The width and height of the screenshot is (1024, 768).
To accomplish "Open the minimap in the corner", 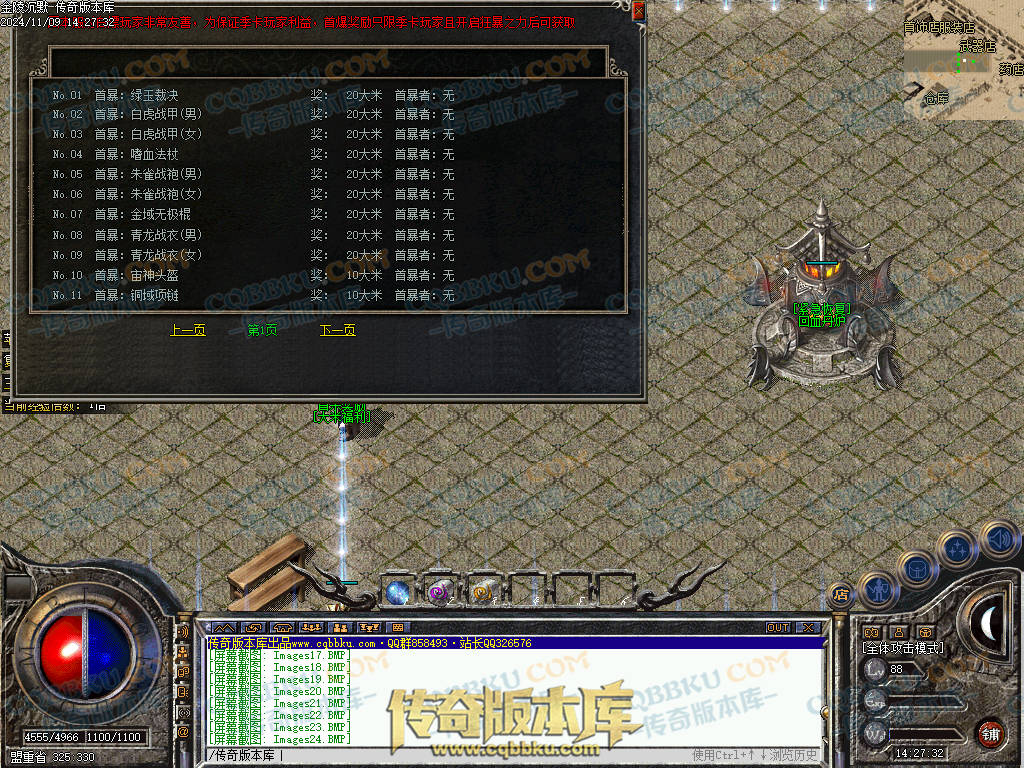I will click(x=963, y=60).
